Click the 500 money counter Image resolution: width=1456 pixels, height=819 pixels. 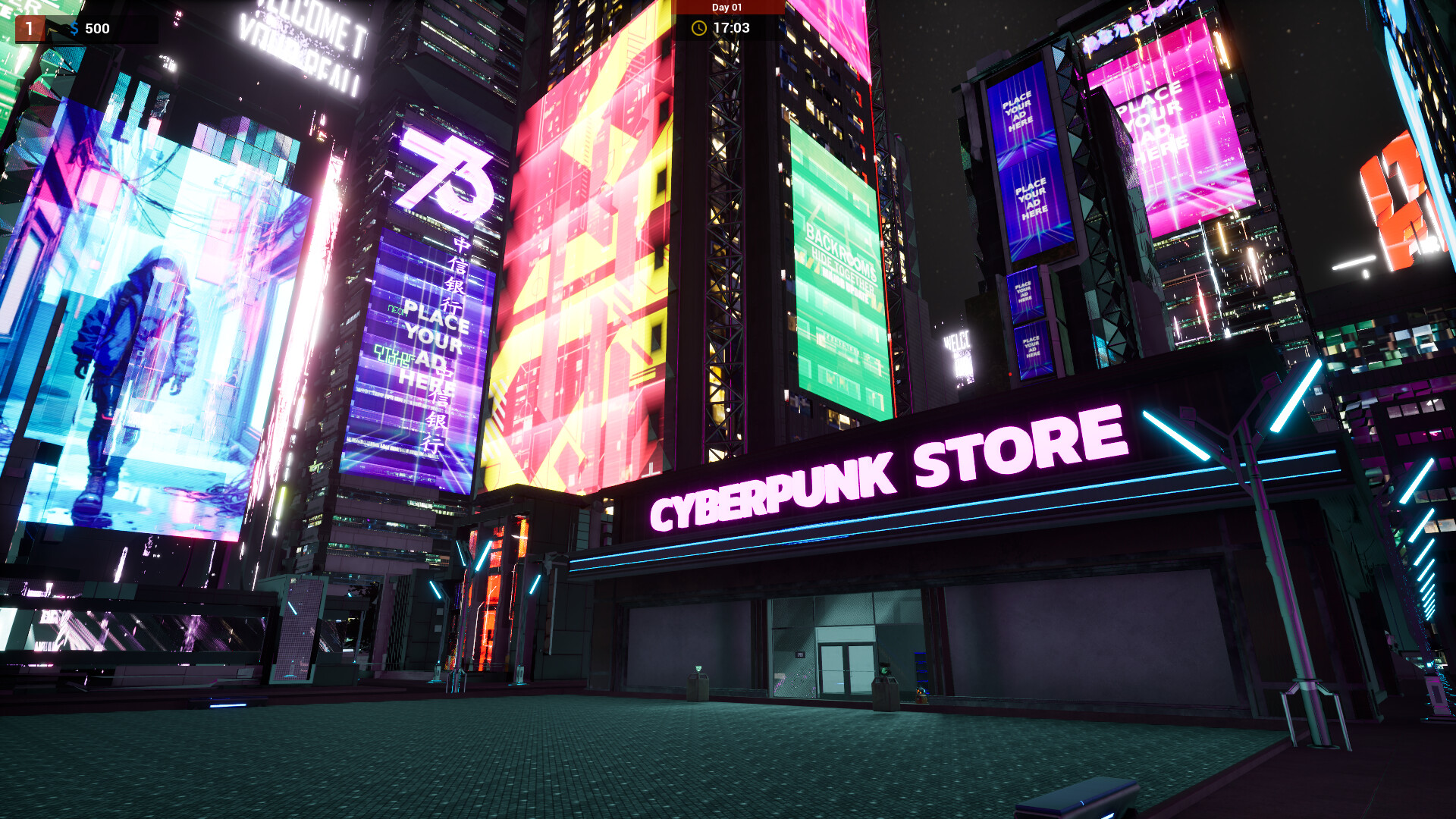tap(98, 29)
